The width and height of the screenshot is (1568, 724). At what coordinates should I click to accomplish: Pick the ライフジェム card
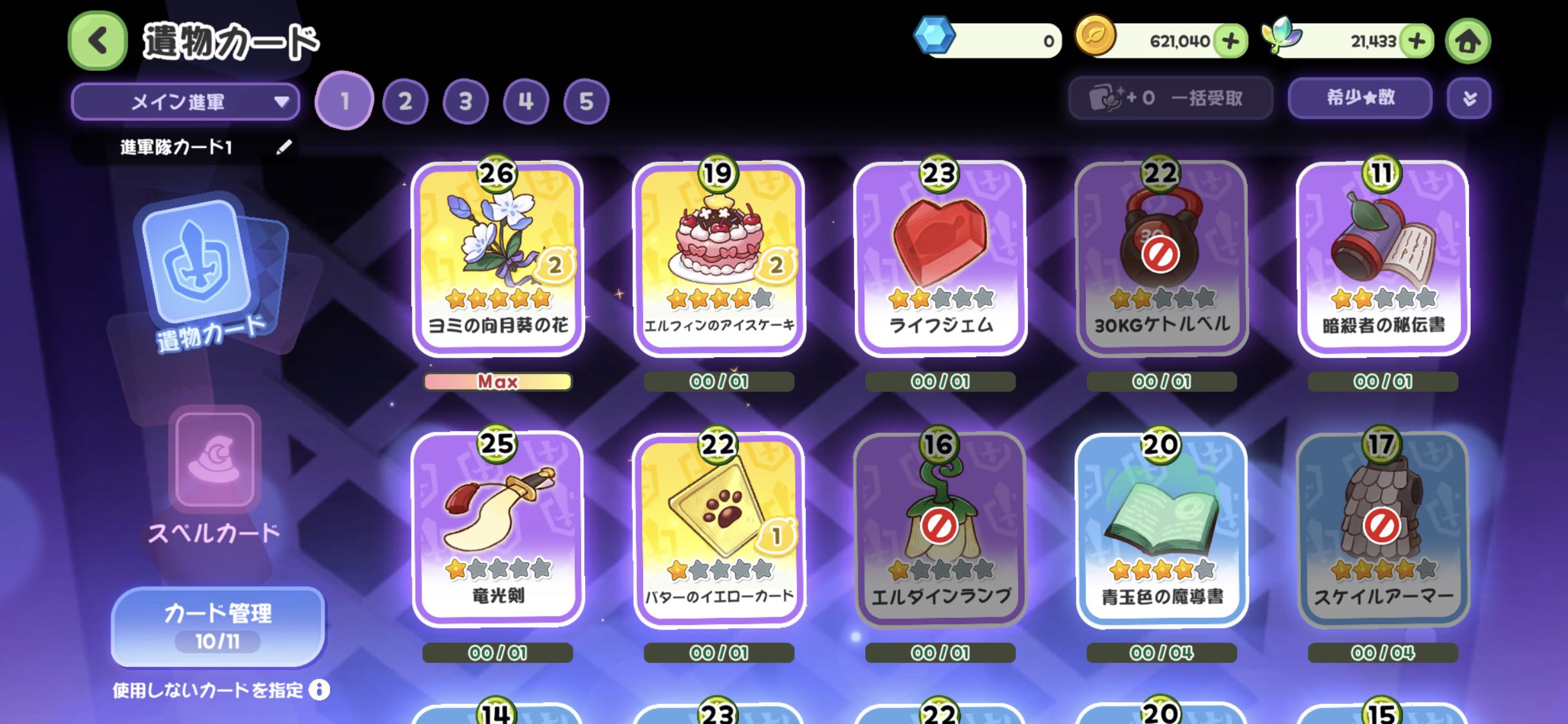(940, 257)
